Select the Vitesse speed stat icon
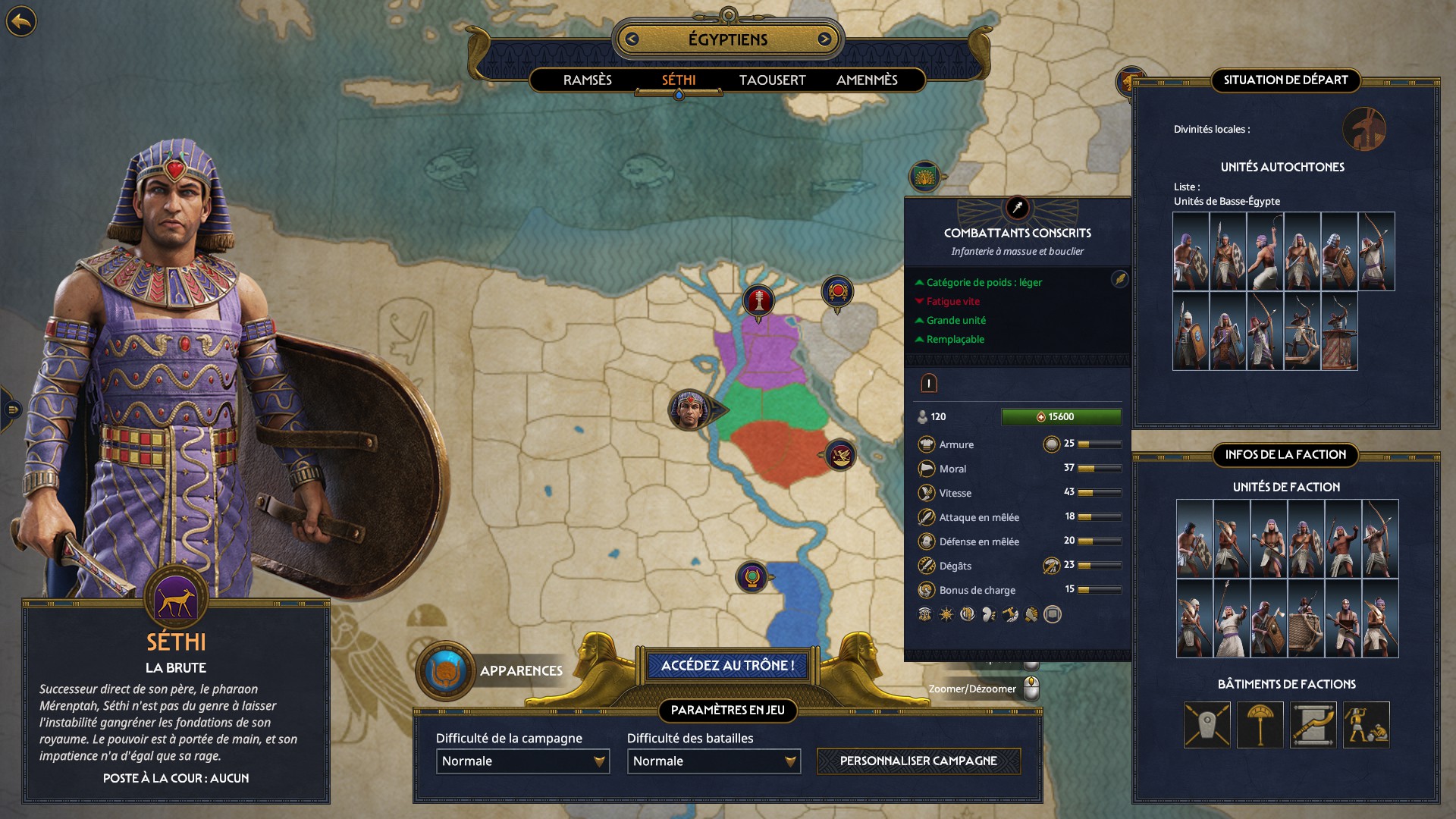This screenshot has width=1456, height=819. pyautogui.click(x=926, y=493)
